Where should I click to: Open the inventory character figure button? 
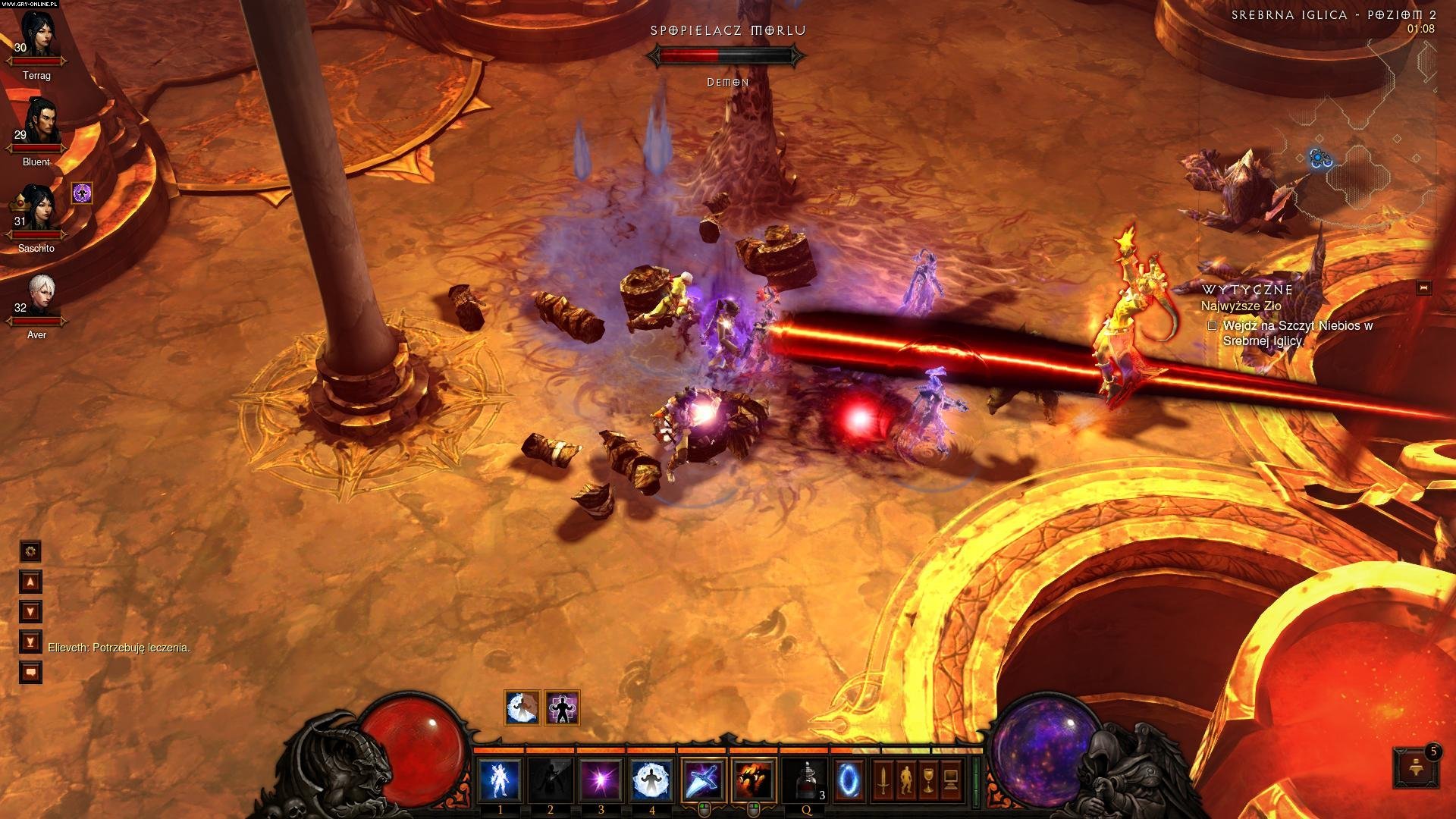tap(905, 780)
